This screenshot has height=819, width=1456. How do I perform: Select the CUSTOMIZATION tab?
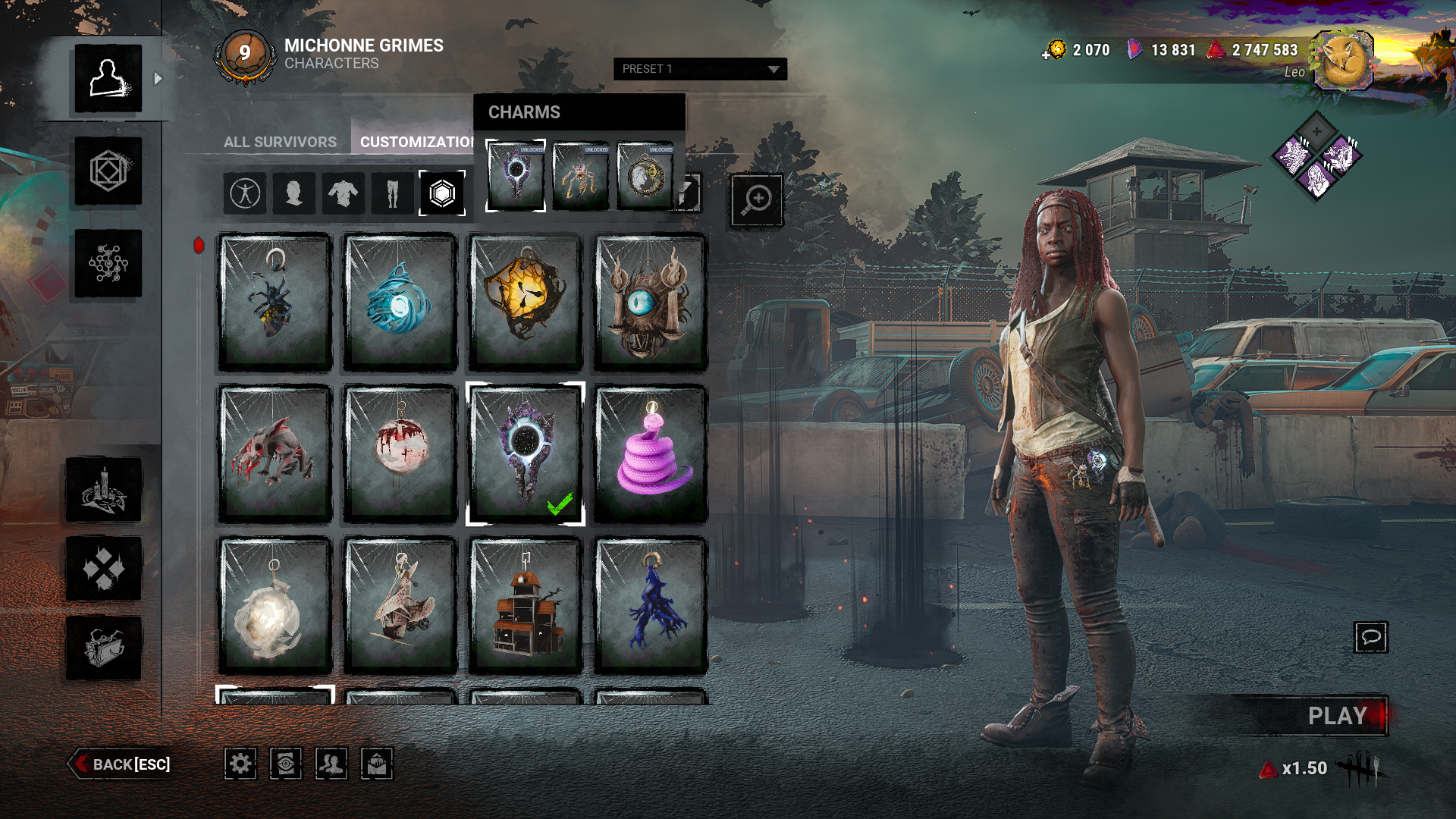416,142
